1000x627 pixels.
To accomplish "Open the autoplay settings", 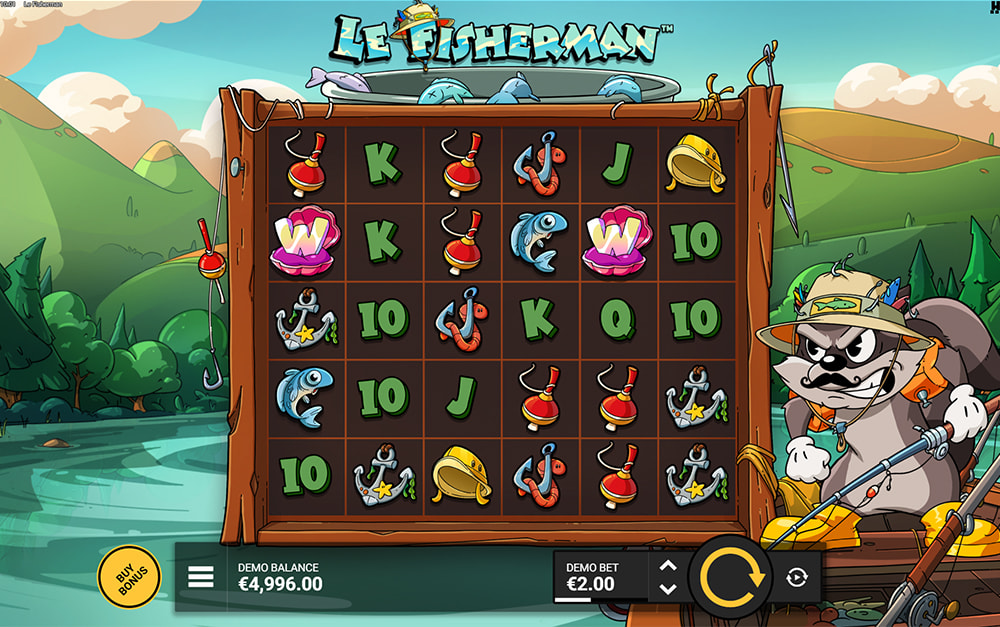I will tap(797, 577).
